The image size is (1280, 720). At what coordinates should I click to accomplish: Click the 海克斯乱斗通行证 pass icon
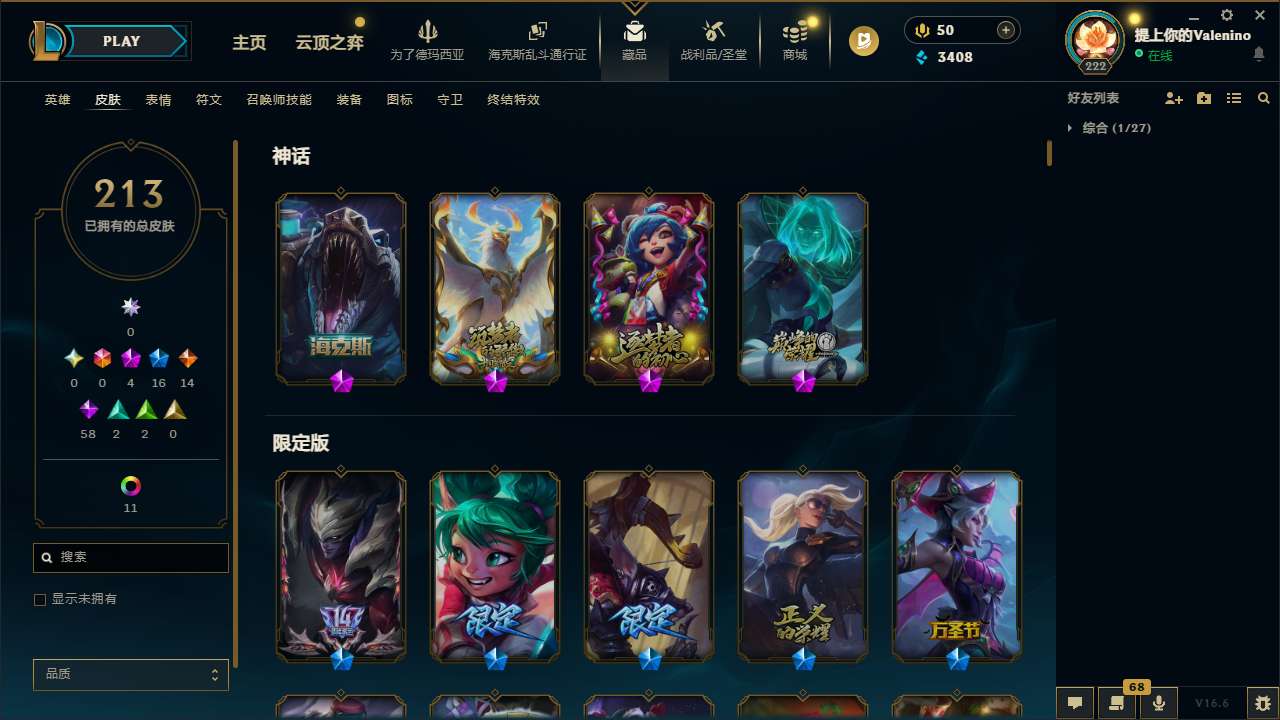coord(537,40)
